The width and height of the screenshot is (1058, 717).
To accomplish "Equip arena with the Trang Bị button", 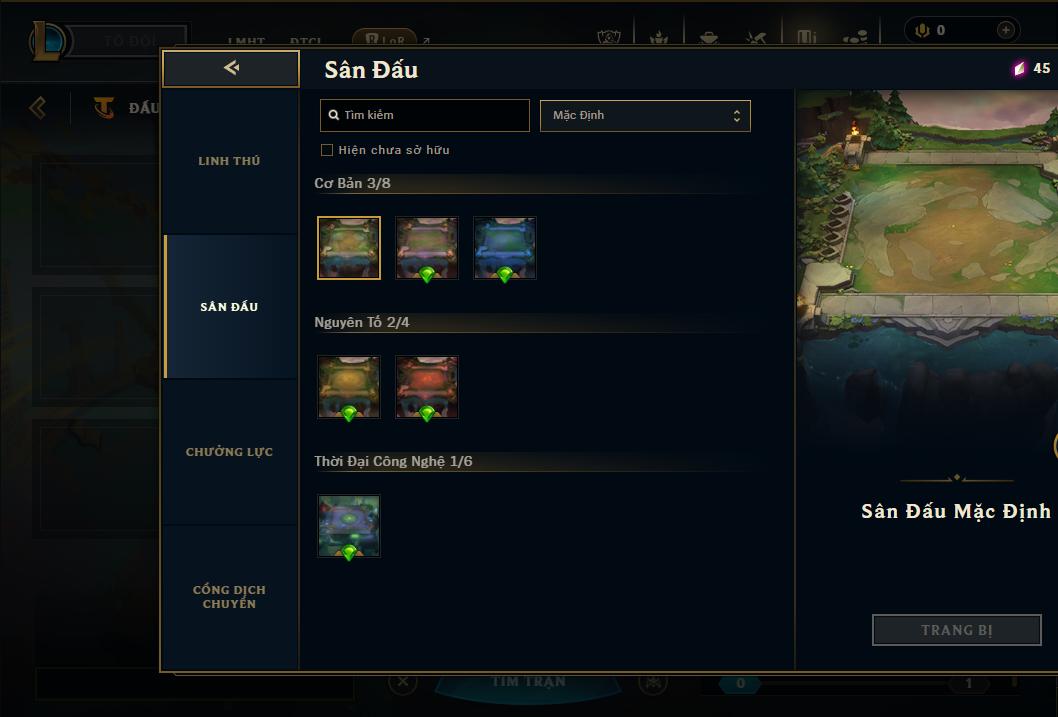I will click(x=956, y=630).
